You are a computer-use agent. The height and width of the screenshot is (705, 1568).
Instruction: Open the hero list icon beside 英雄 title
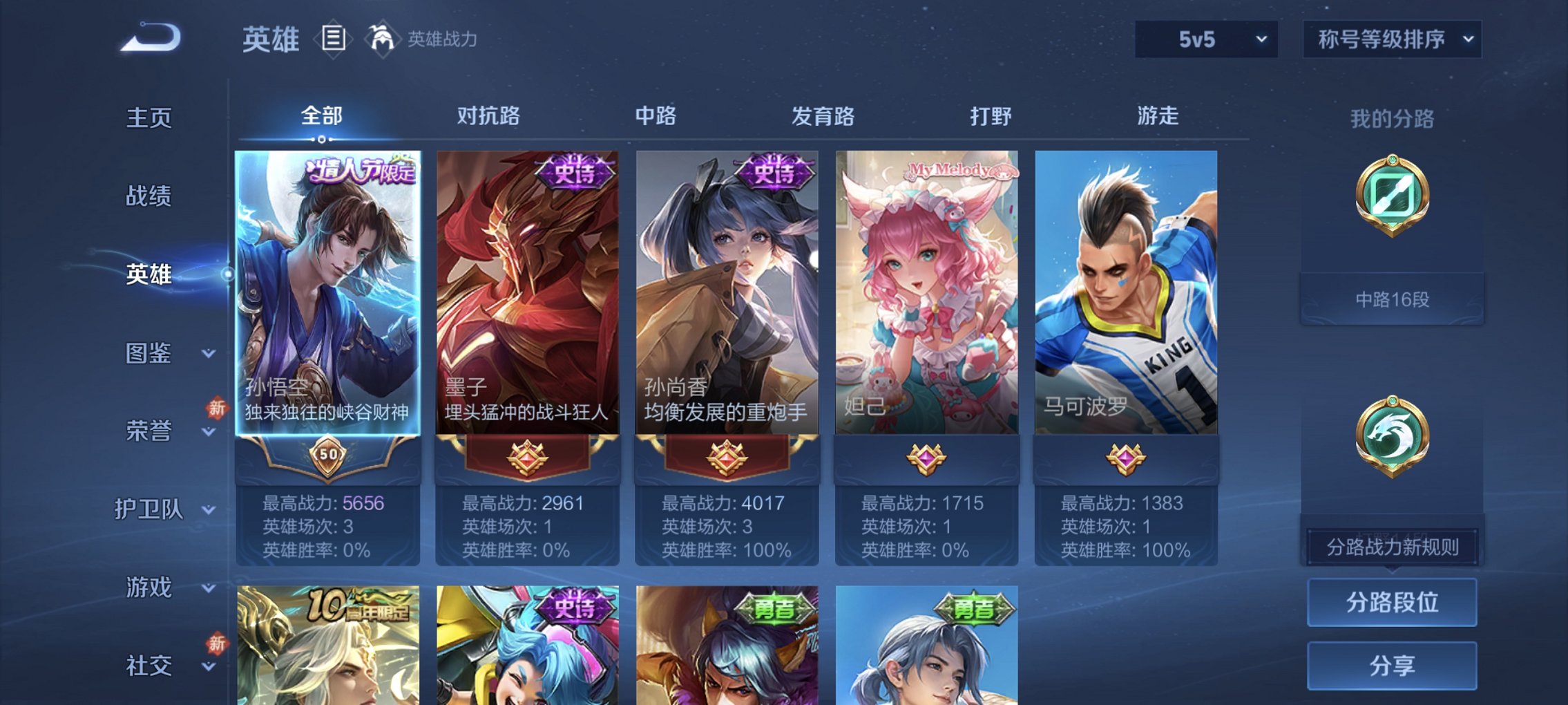coord(332,39)
